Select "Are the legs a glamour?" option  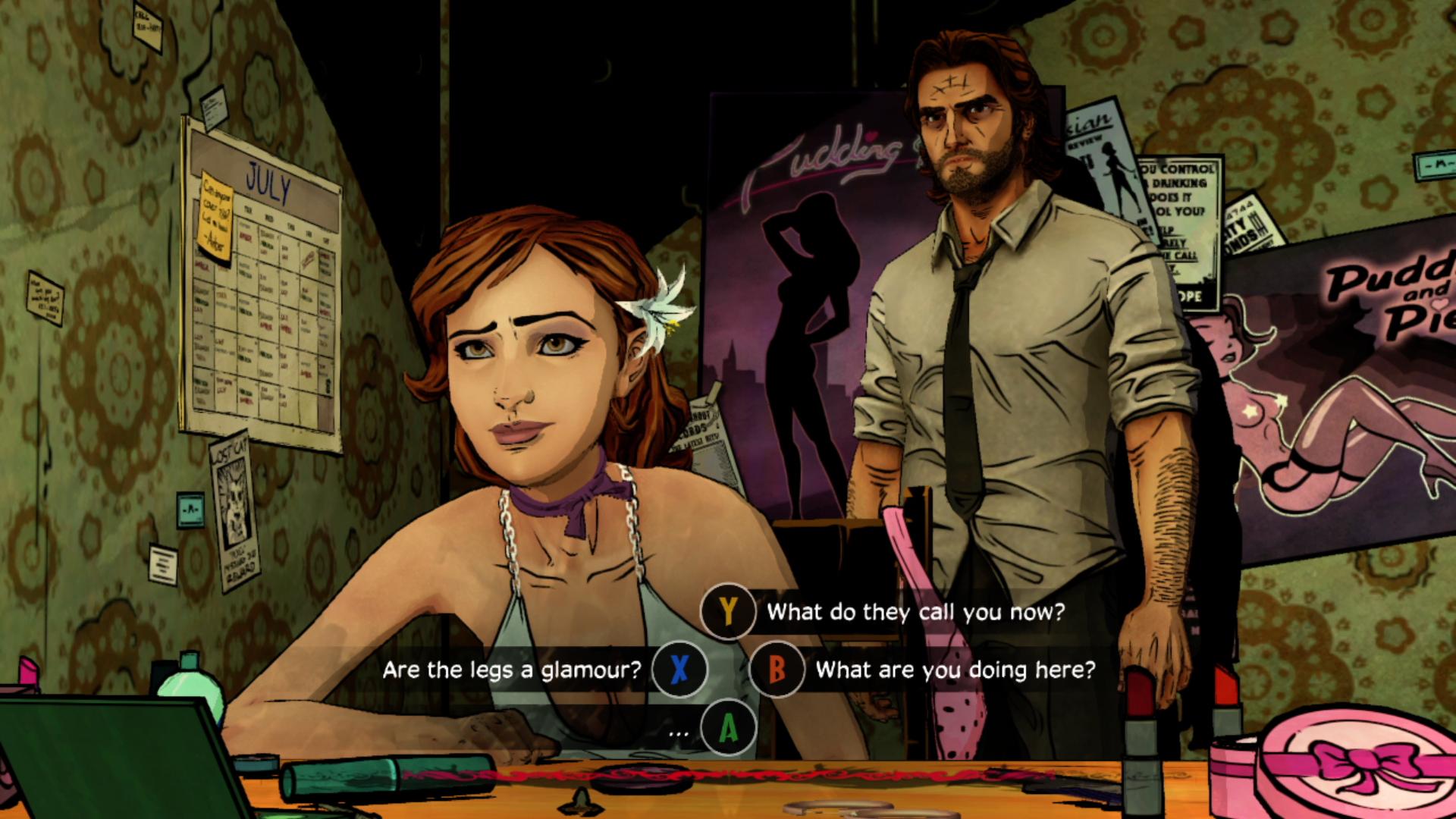coord(512,670)
